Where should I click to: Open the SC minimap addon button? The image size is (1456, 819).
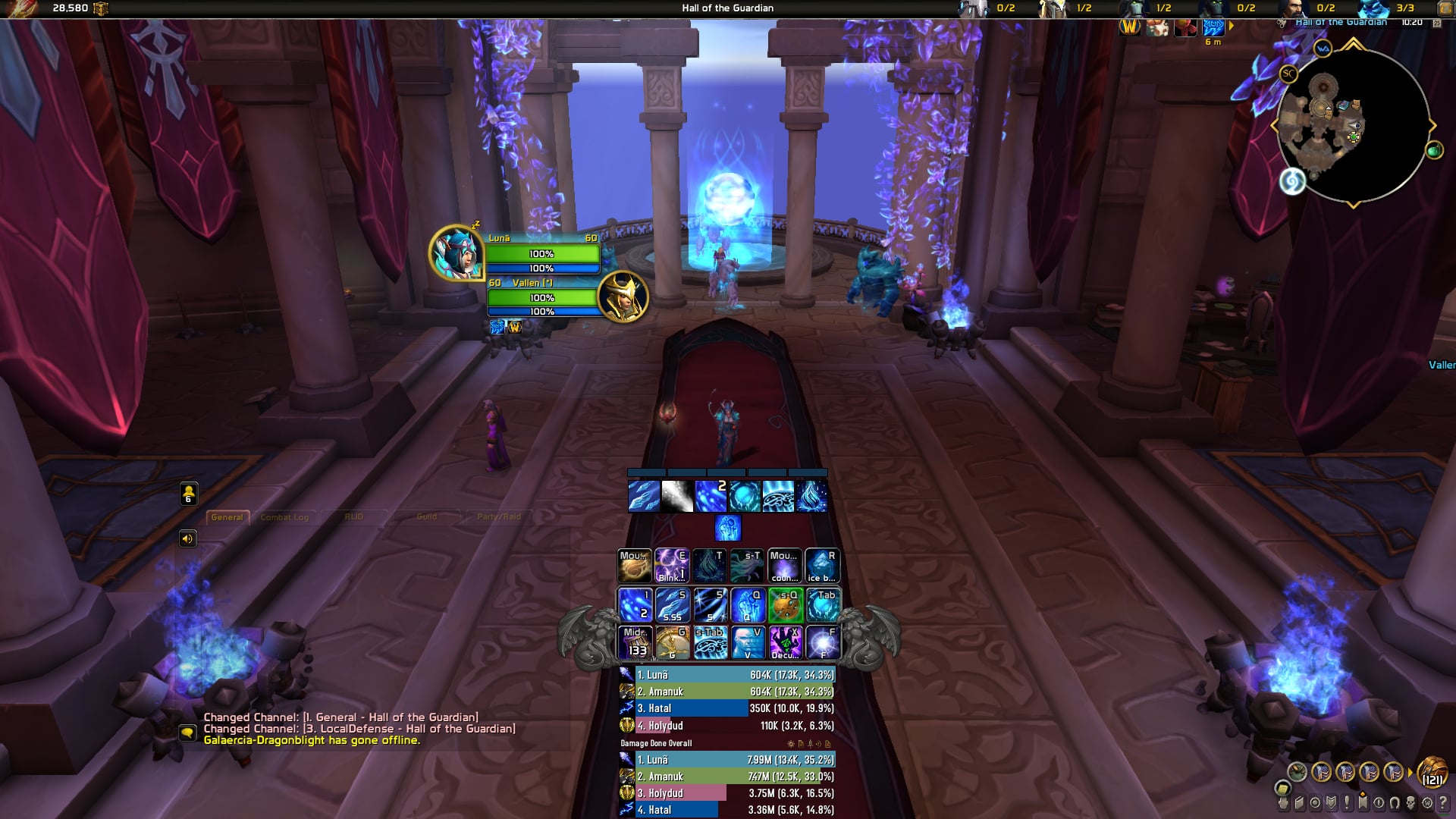tap(1288, 74)
